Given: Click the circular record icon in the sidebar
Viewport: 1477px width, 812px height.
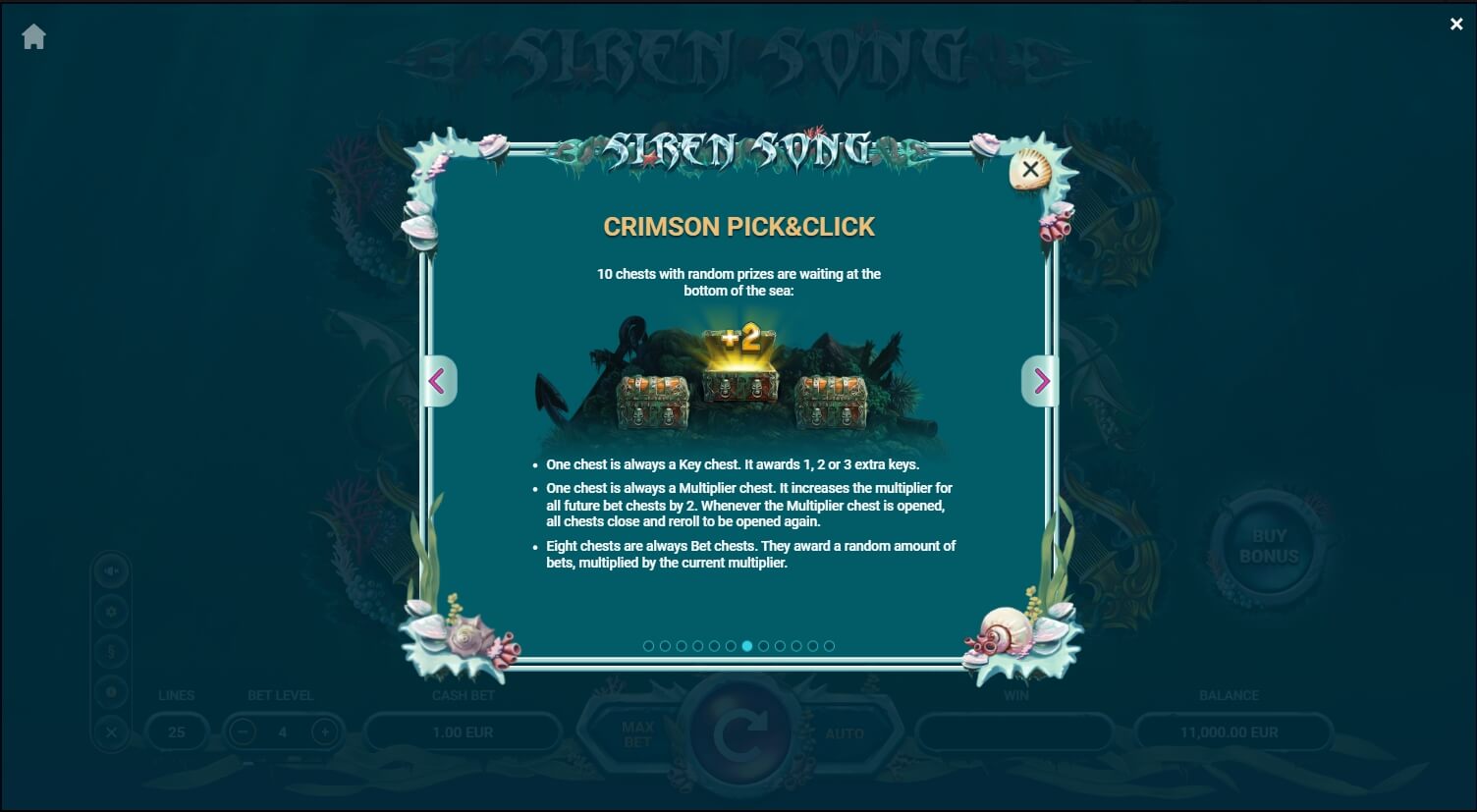Looking at the screenshot, I should click(x=111, y=691).
